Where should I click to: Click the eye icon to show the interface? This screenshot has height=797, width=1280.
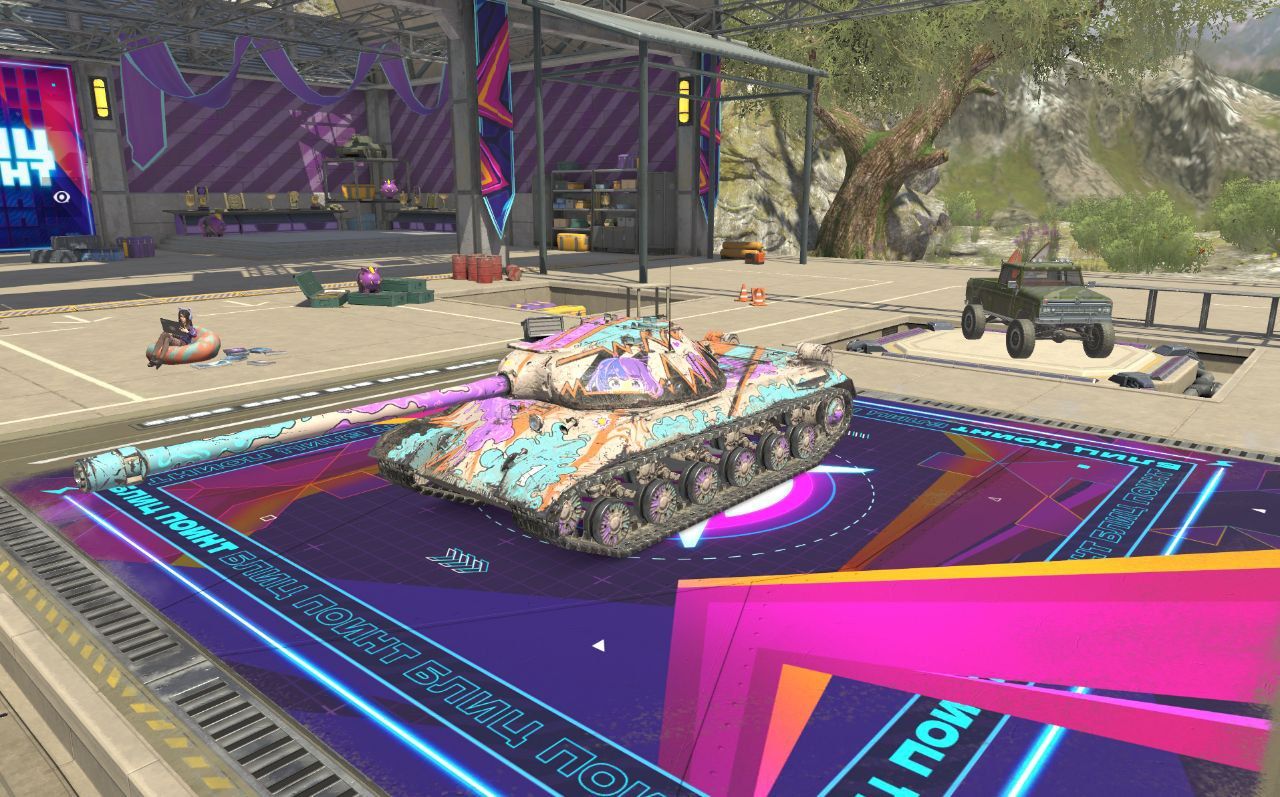pos(63,197)
